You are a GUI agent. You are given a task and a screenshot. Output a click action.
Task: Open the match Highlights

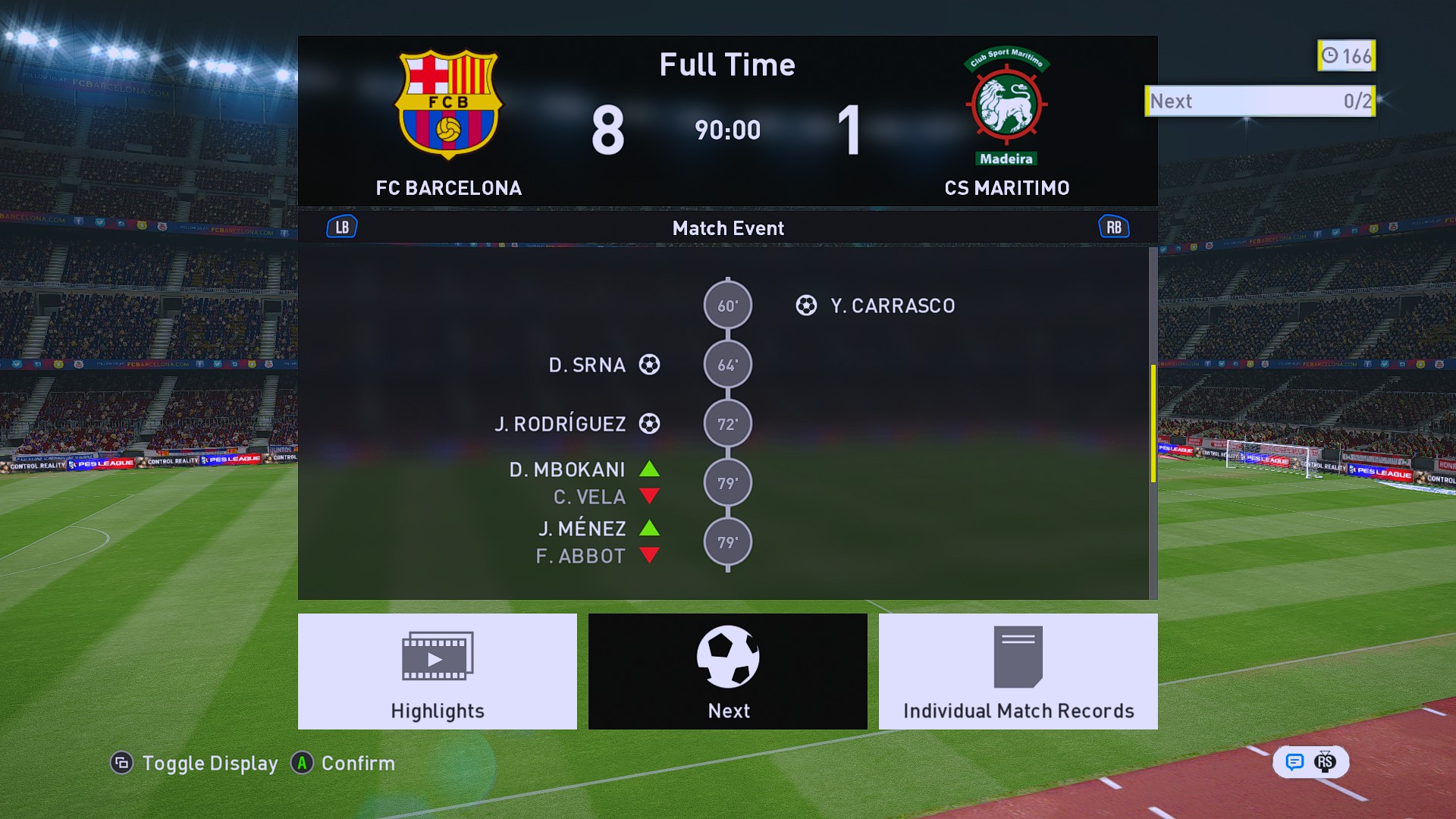pyautogui.click(x=437, y=671)
